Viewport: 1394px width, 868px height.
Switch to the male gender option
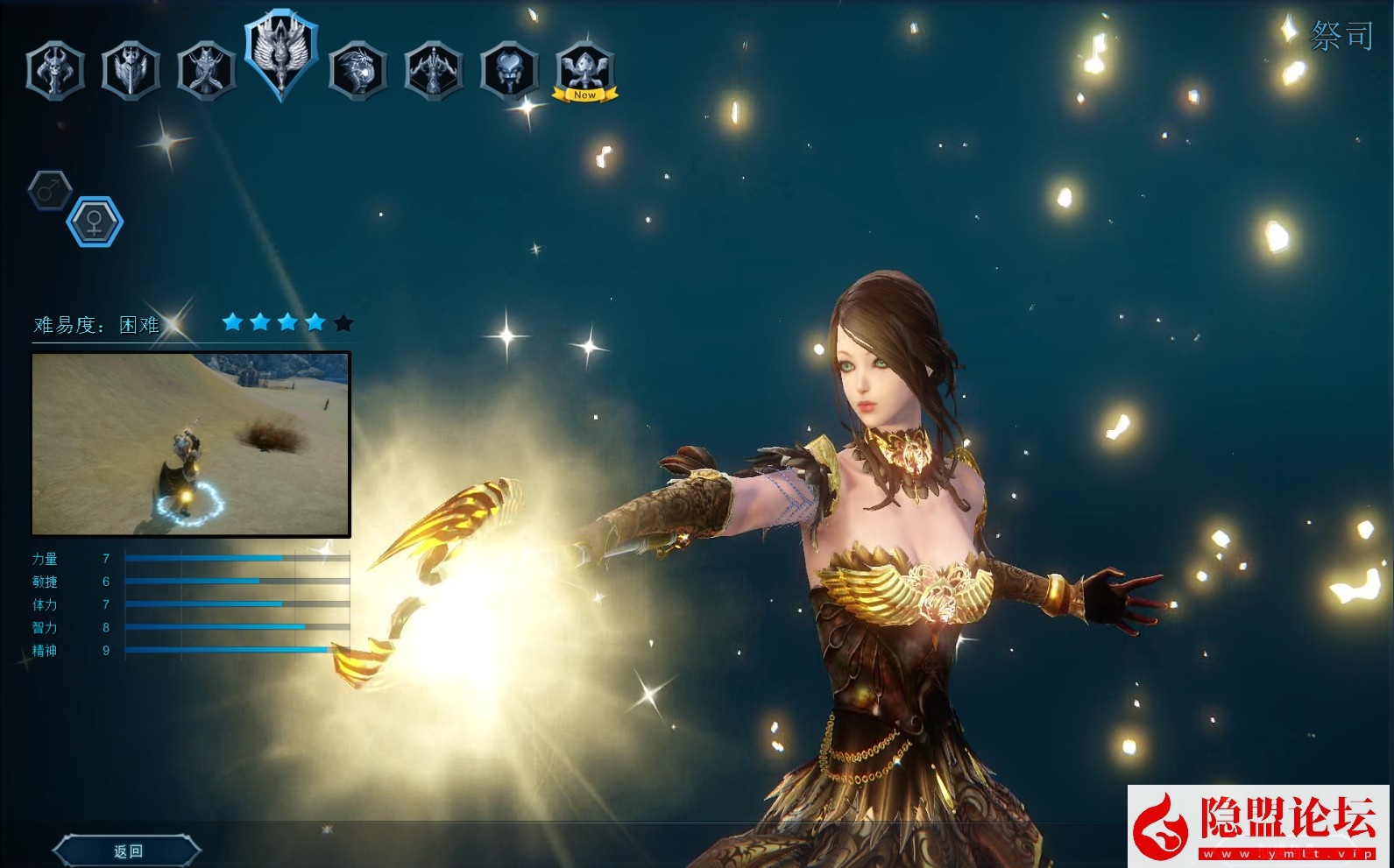coord(50,189)
